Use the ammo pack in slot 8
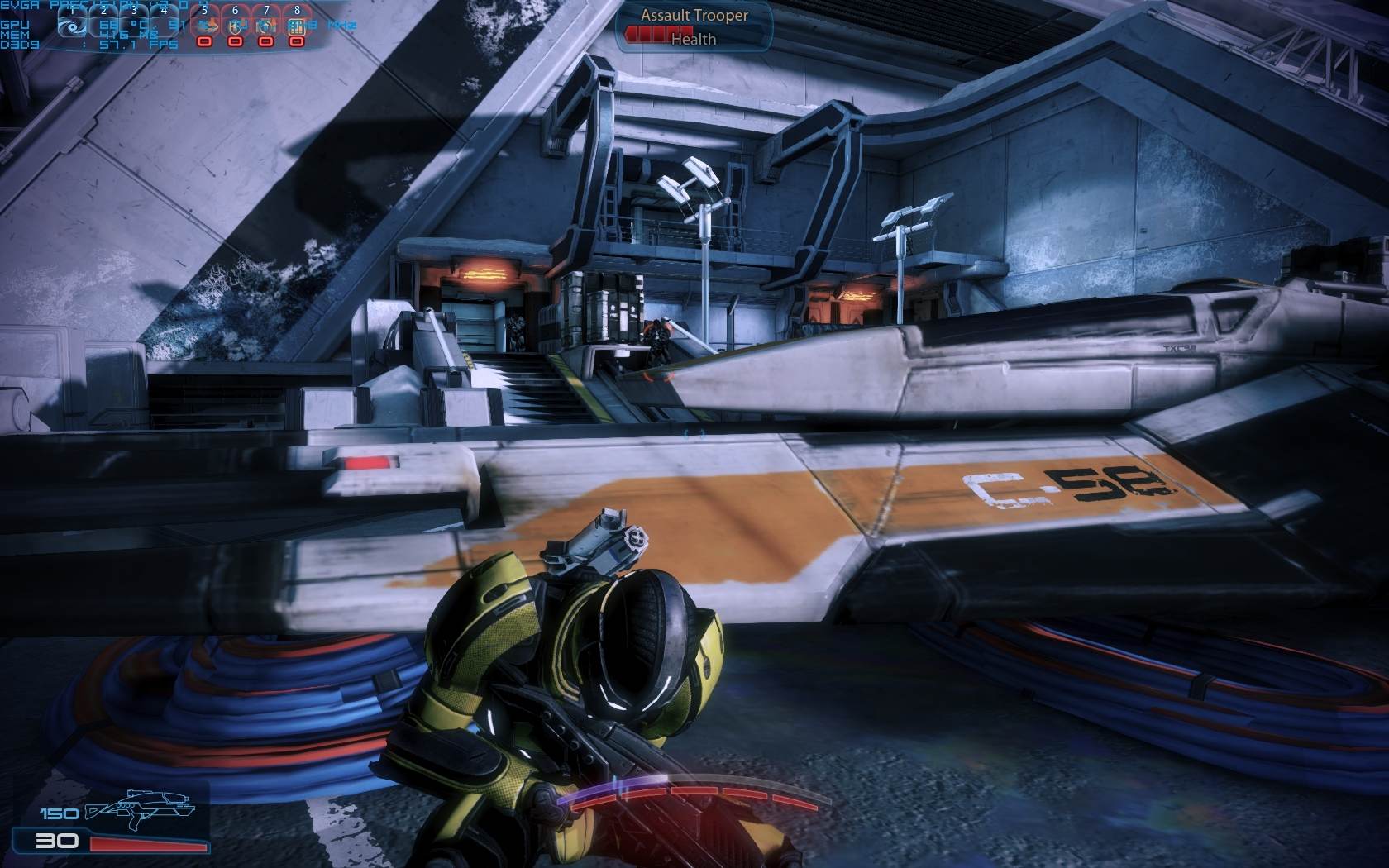 coord(297,26)
